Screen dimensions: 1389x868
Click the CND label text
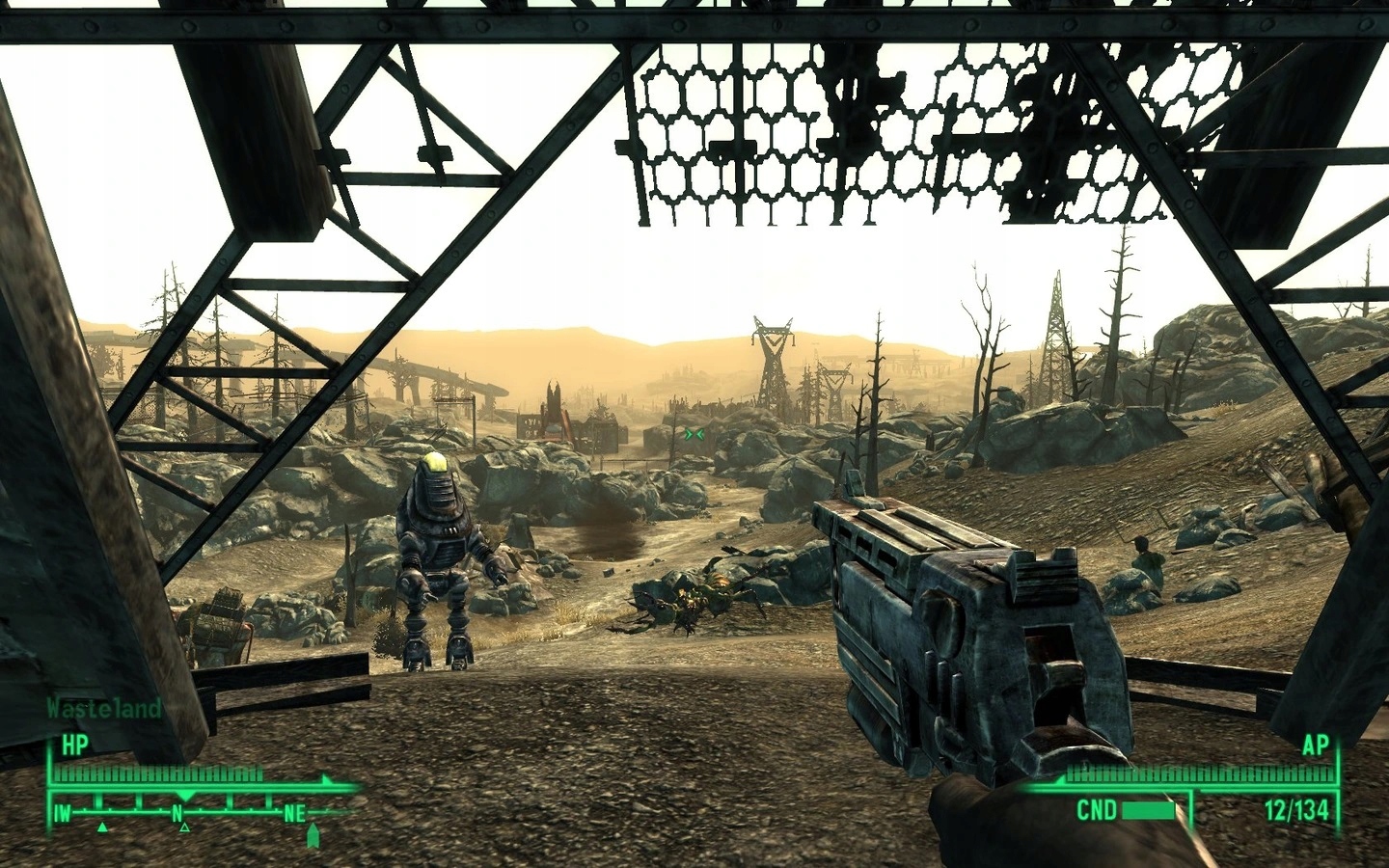pos(1099,808)
